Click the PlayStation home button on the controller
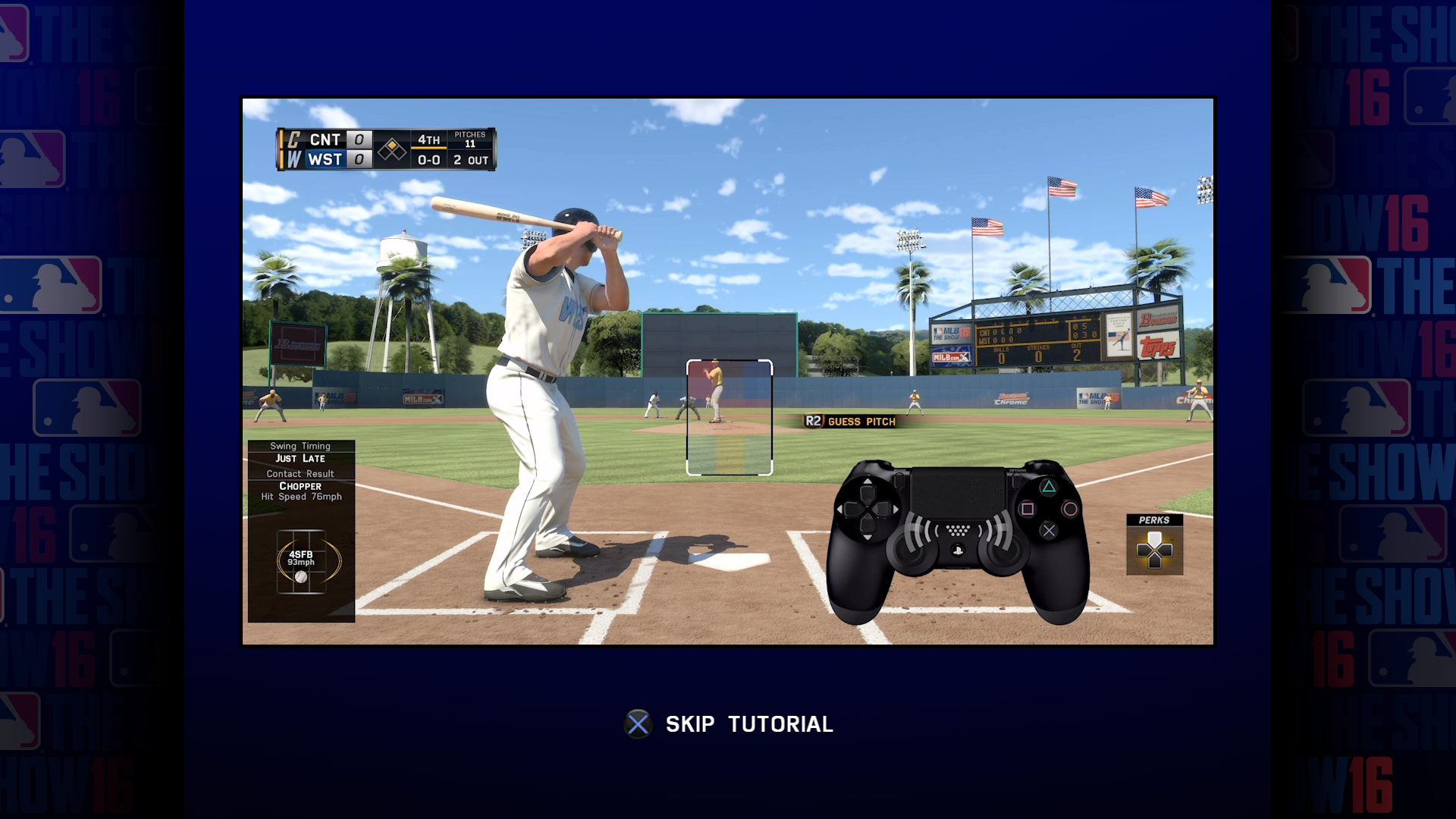The height and width of the screenshot is (819, 1456). click(959, 550)
